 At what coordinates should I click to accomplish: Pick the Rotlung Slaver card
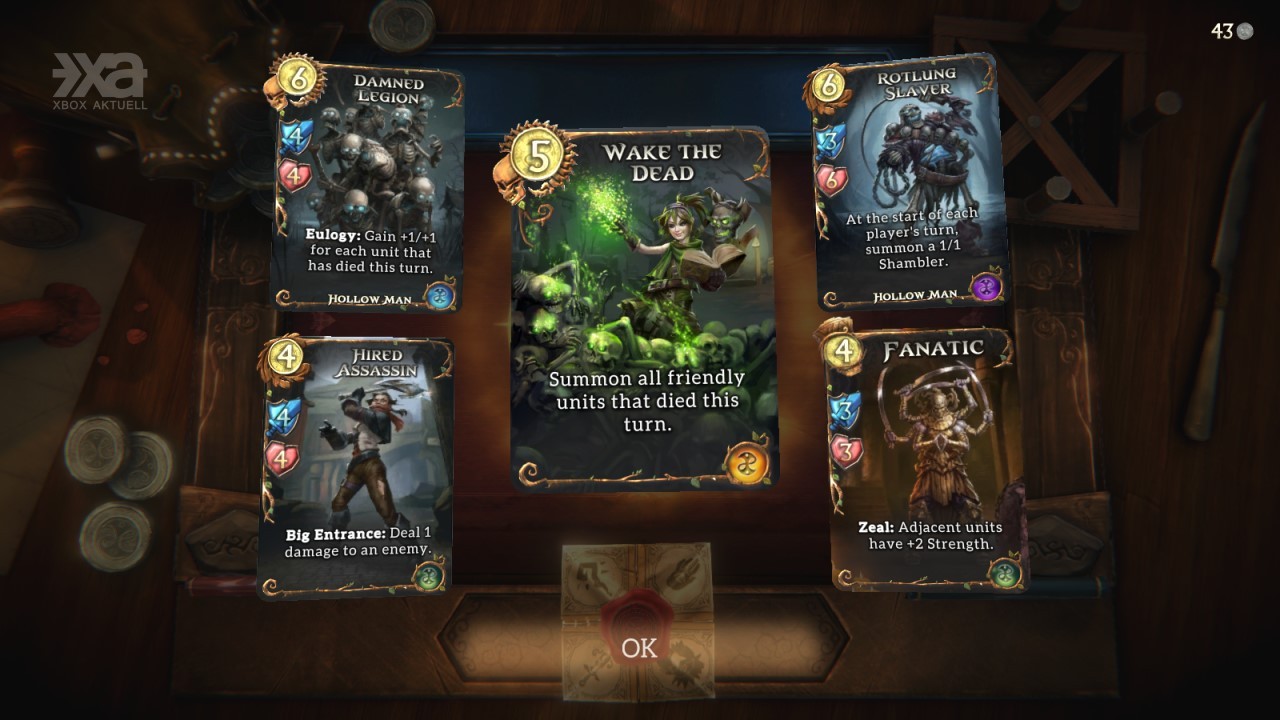(x=908, y=185)
